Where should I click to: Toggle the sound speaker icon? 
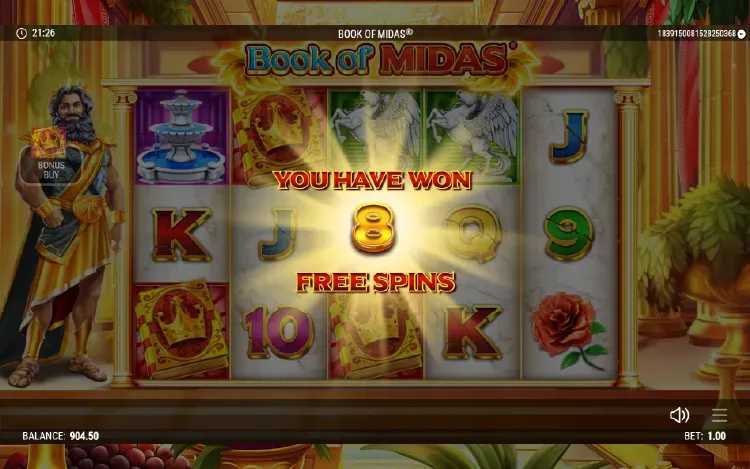[x=679, y=415]
